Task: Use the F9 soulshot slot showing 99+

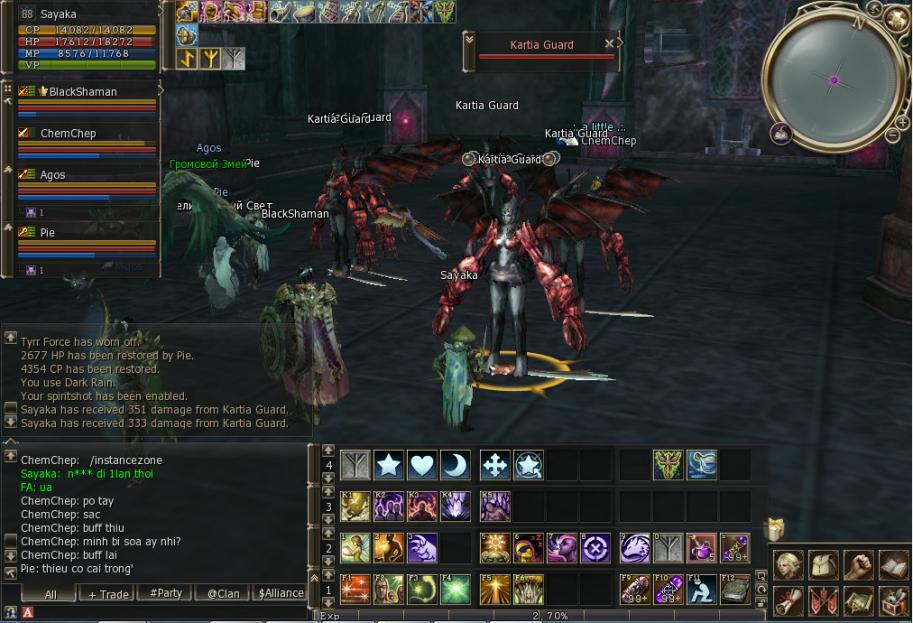Action: pos(634,589)
